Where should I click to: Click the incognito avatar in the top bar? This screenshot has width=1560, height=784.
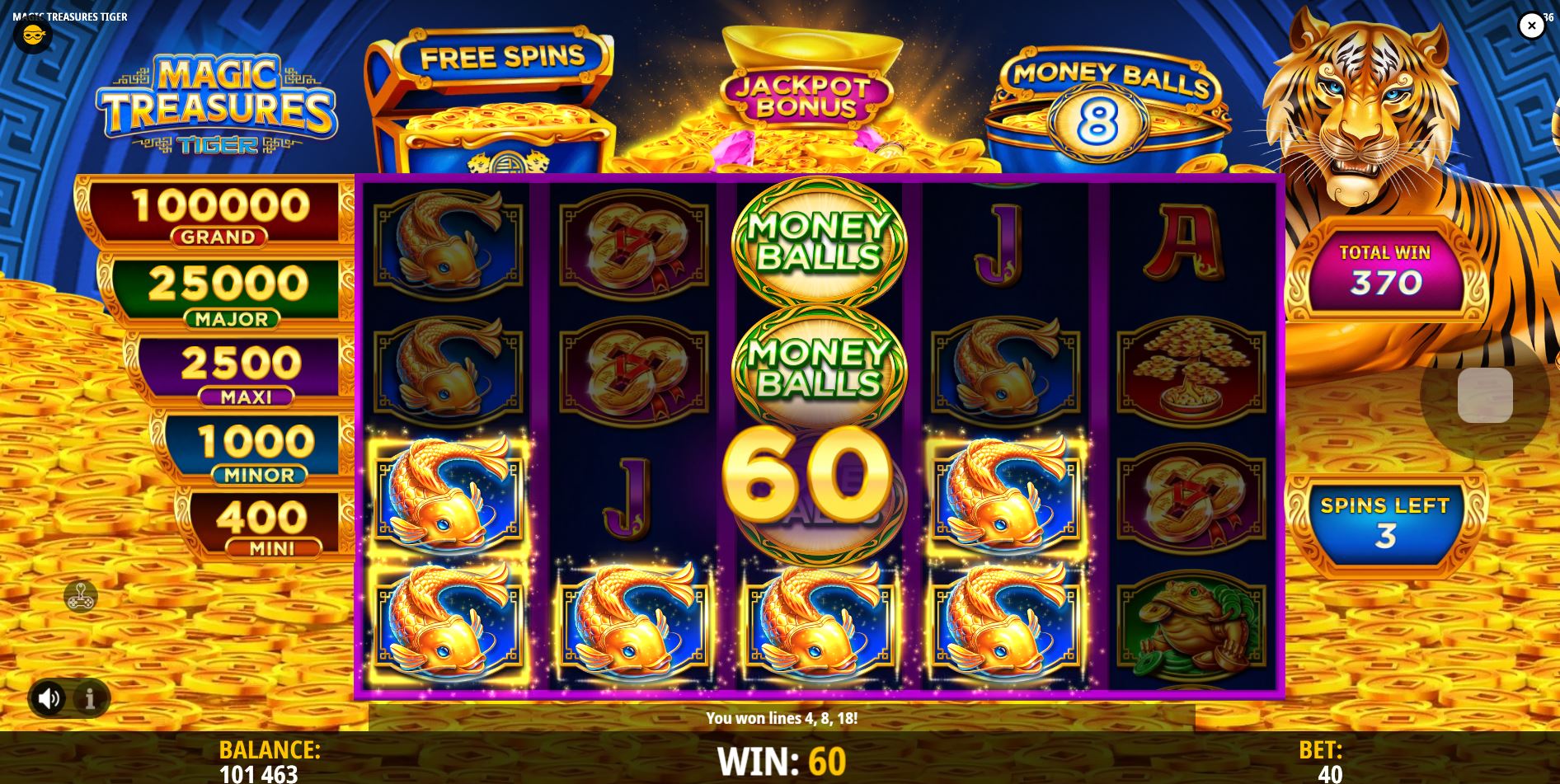(33, 35)
